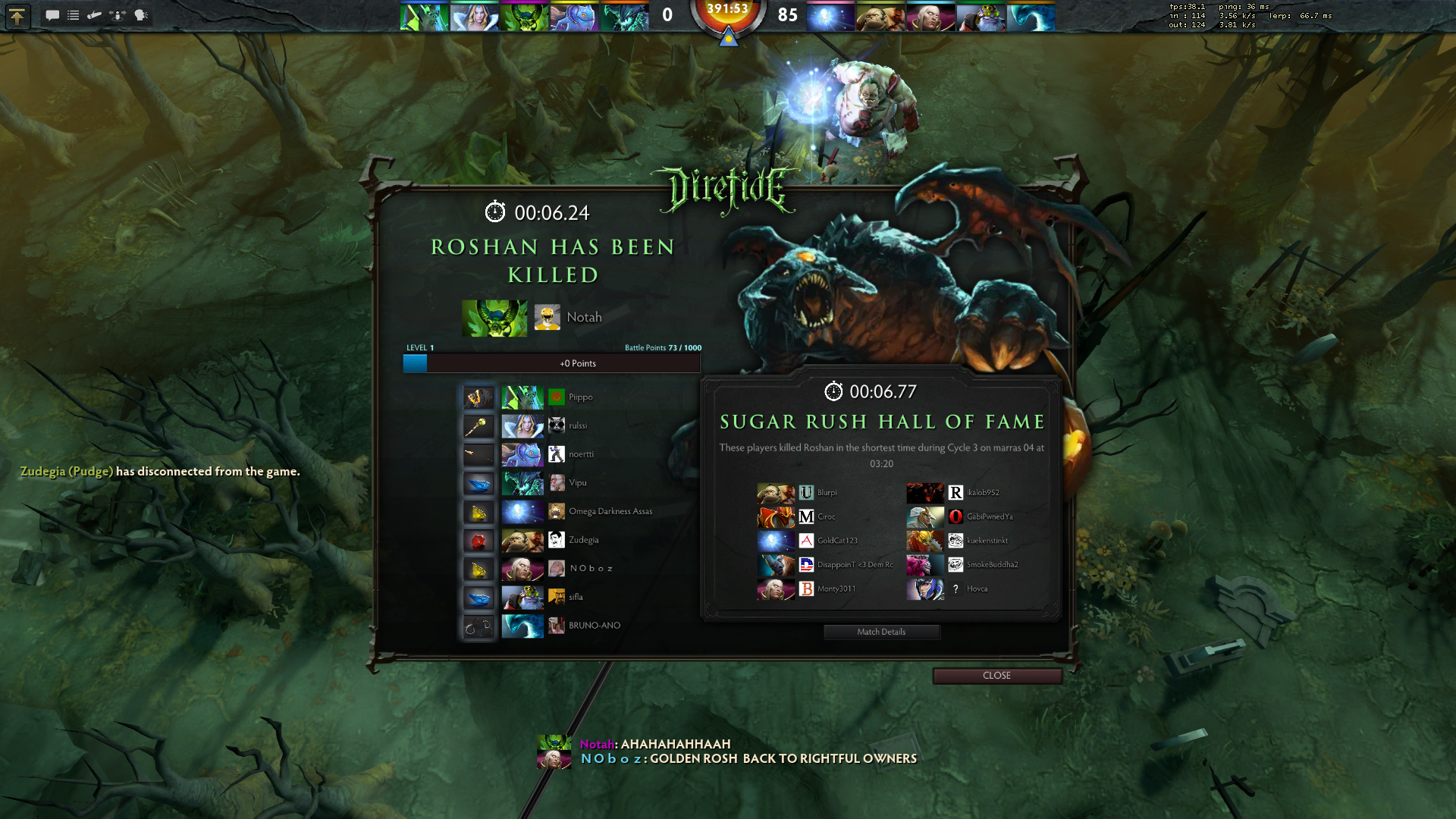
Task: Click Monty3011 in the Hall of Fame
Action: click(836, 589)
